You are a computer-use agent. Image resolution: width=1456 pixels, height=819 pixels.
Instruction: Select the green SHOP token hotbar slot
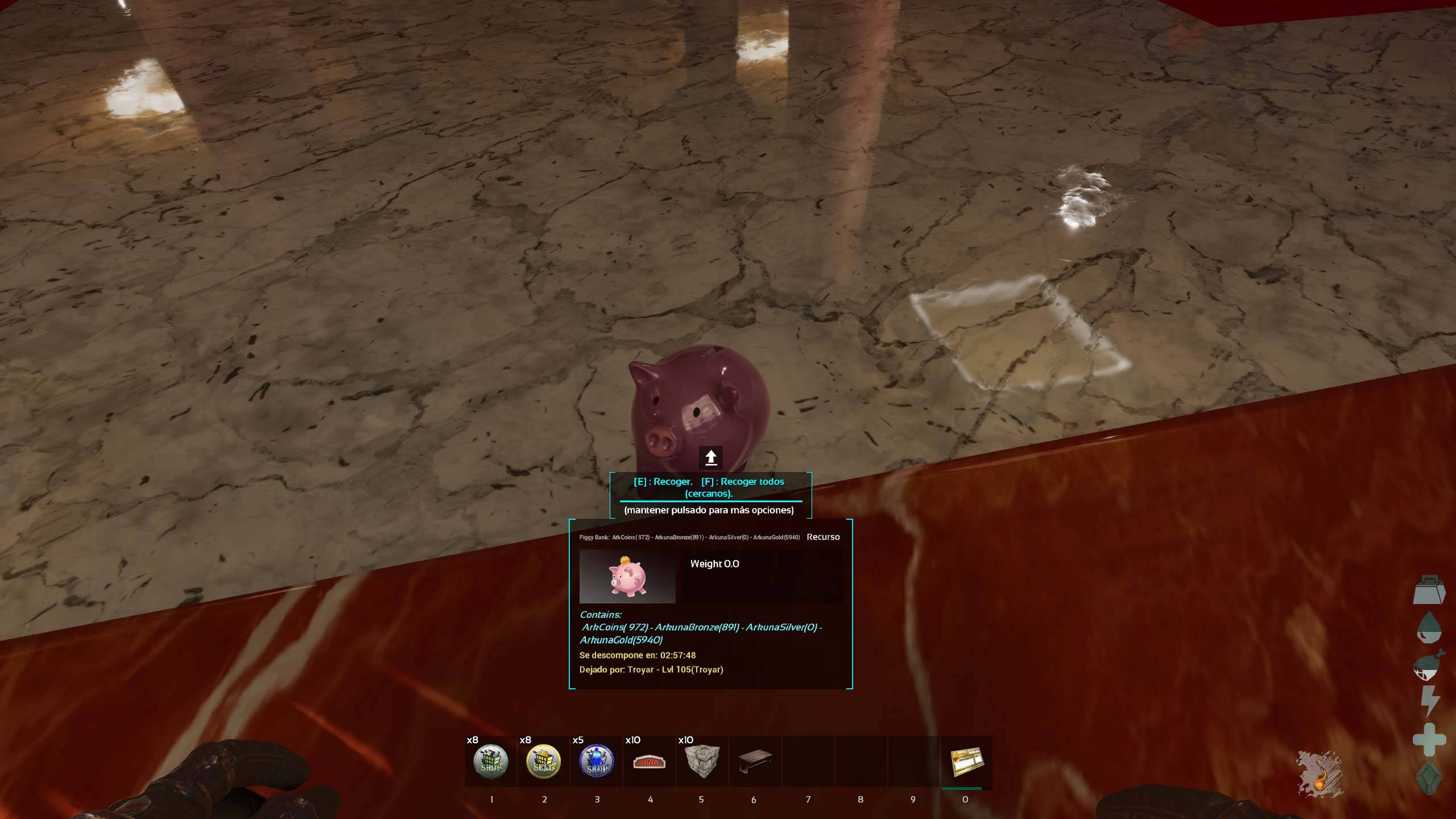[491, 762]
